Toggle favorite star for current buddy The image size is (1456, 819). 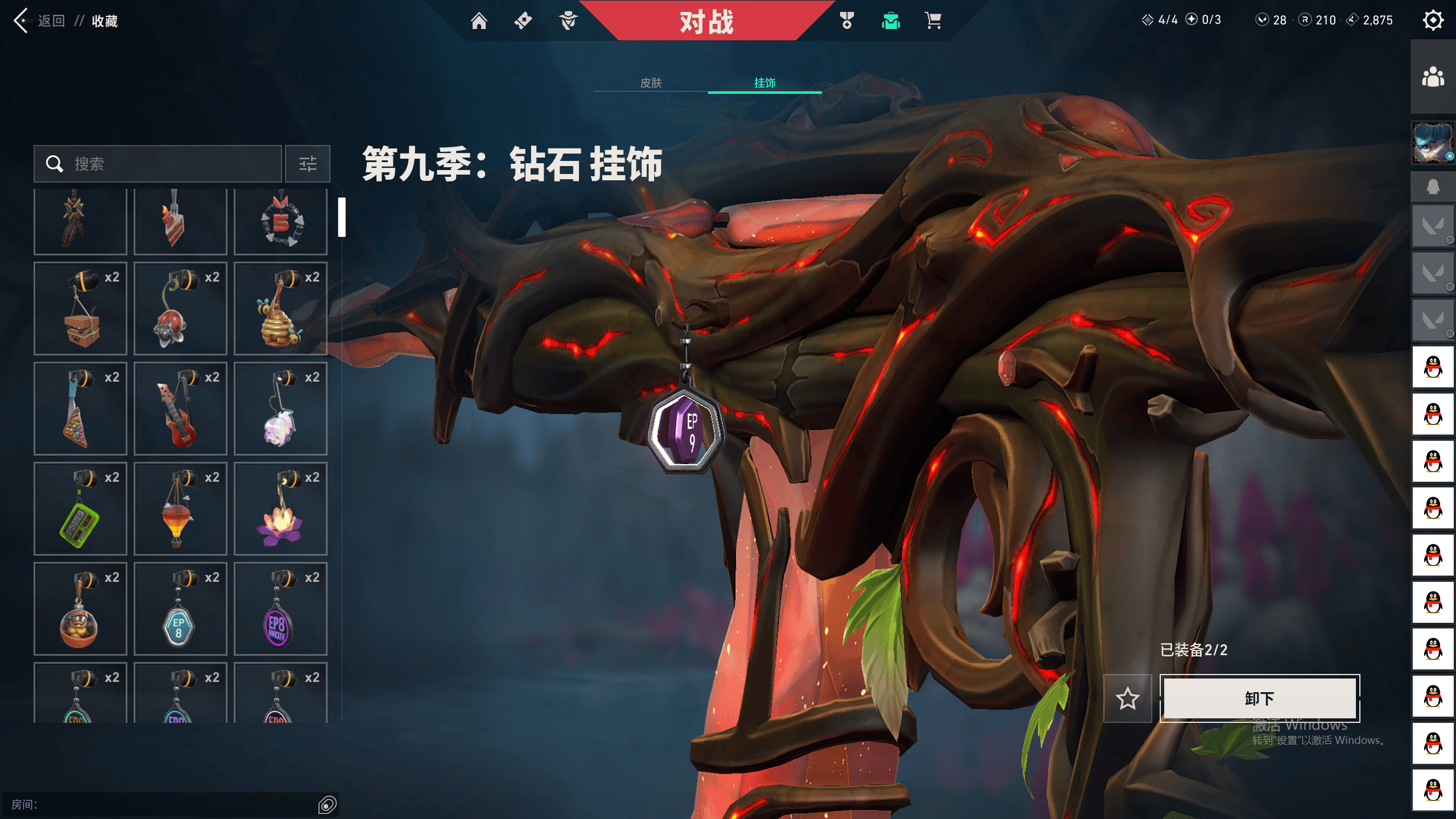pos(1128,699)
